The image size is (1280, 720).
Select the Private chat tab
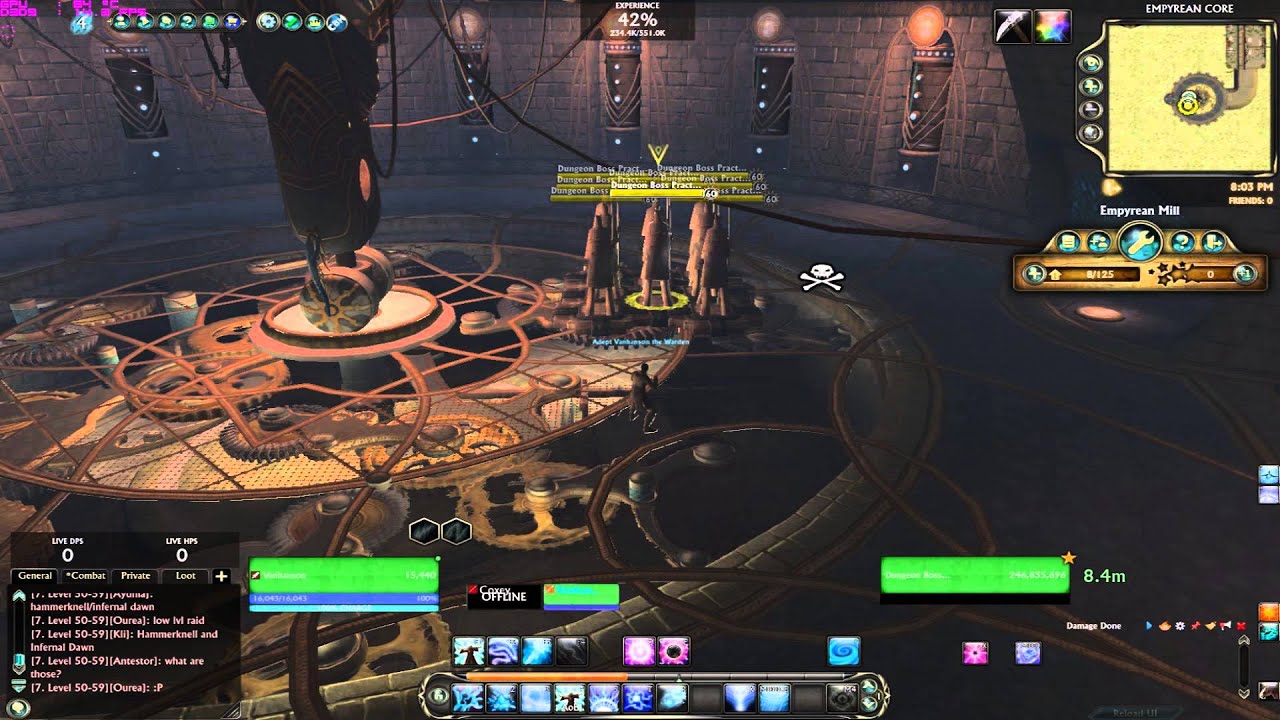[135, 576]
